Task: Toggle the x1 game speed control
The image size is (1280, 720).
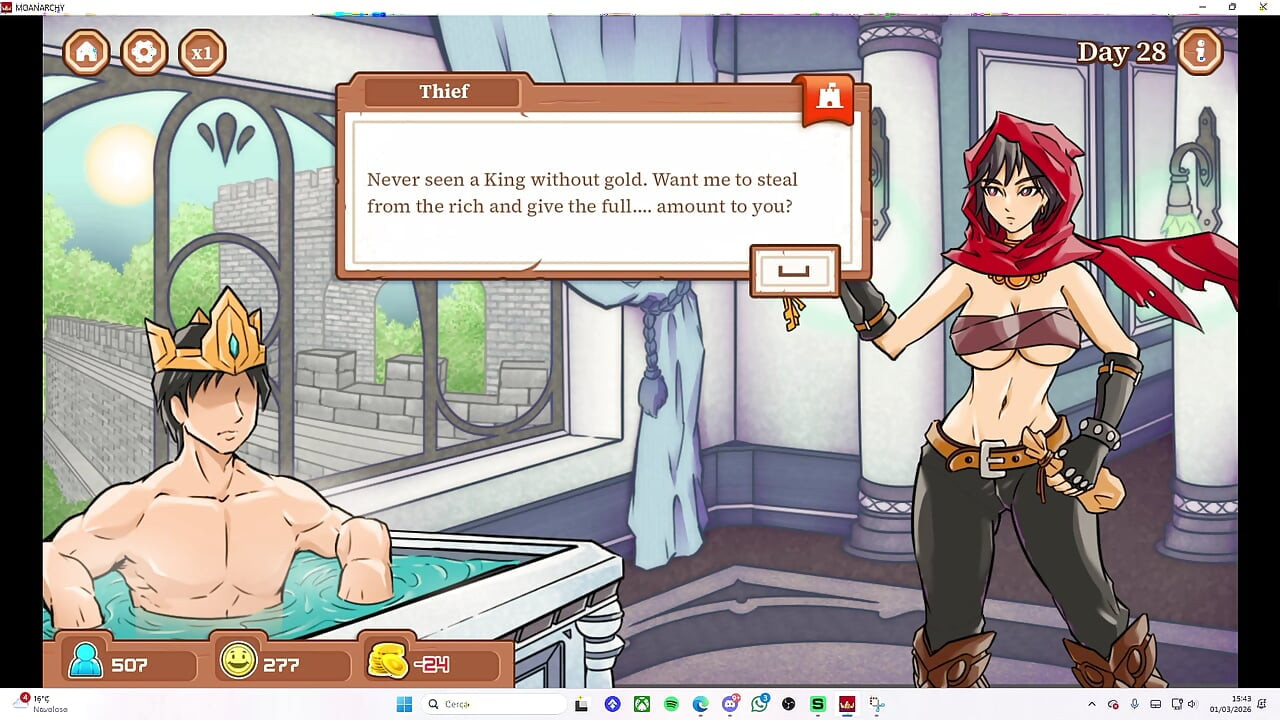Action: (x=202, y=52)
